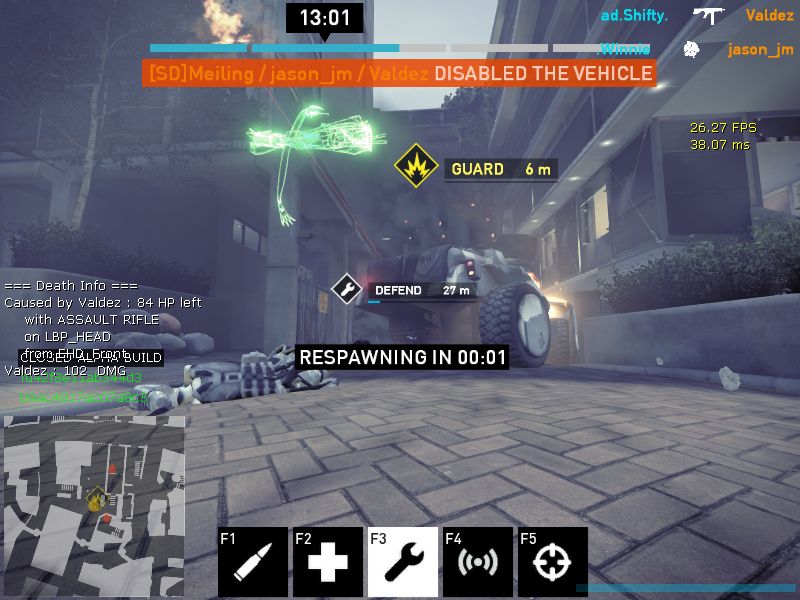Click the DEFEND objective wrench marker
This screenshot has width=800, height=600.
point(347,290)
